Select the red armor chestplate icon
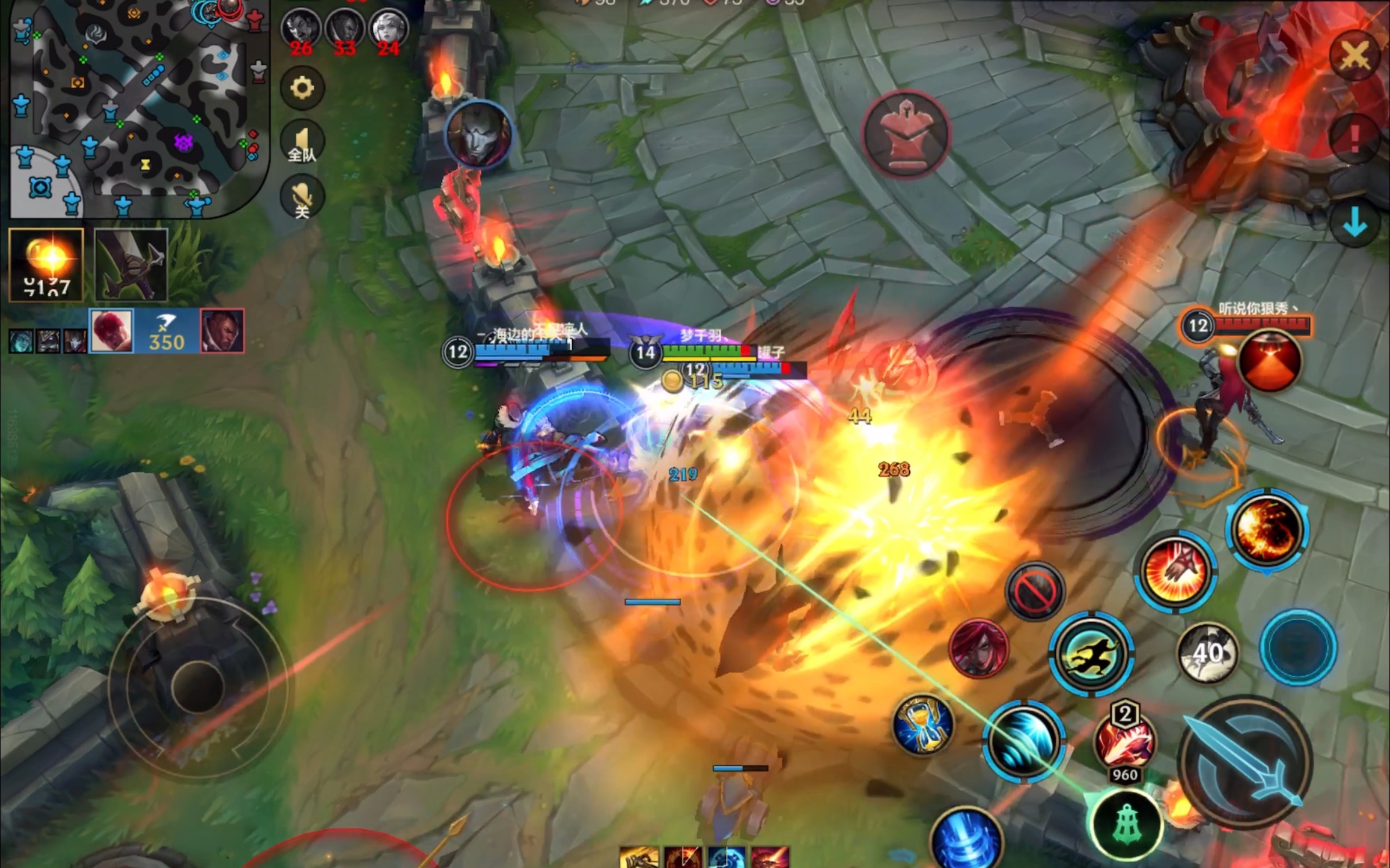The width and height of the screenshot is (1390, 868). tap(906, 134)
